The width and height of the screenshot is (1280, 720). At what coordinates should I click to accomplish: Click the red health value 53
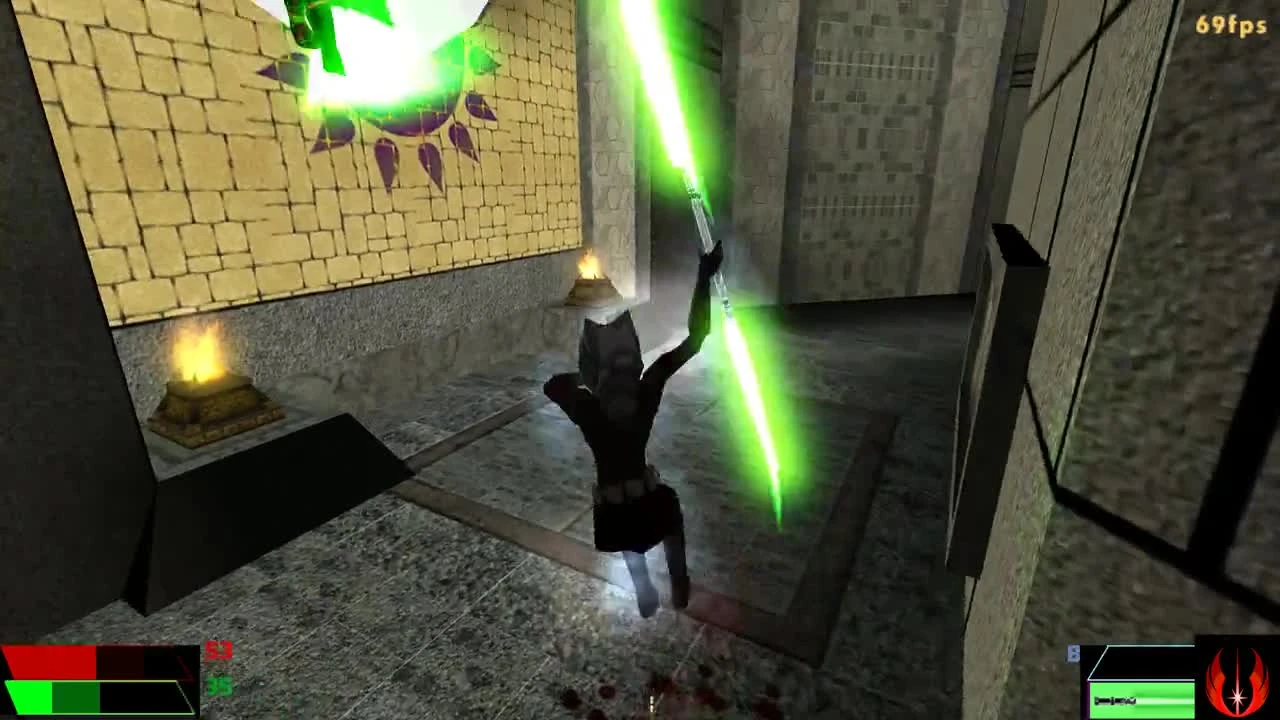pos(218,652)
